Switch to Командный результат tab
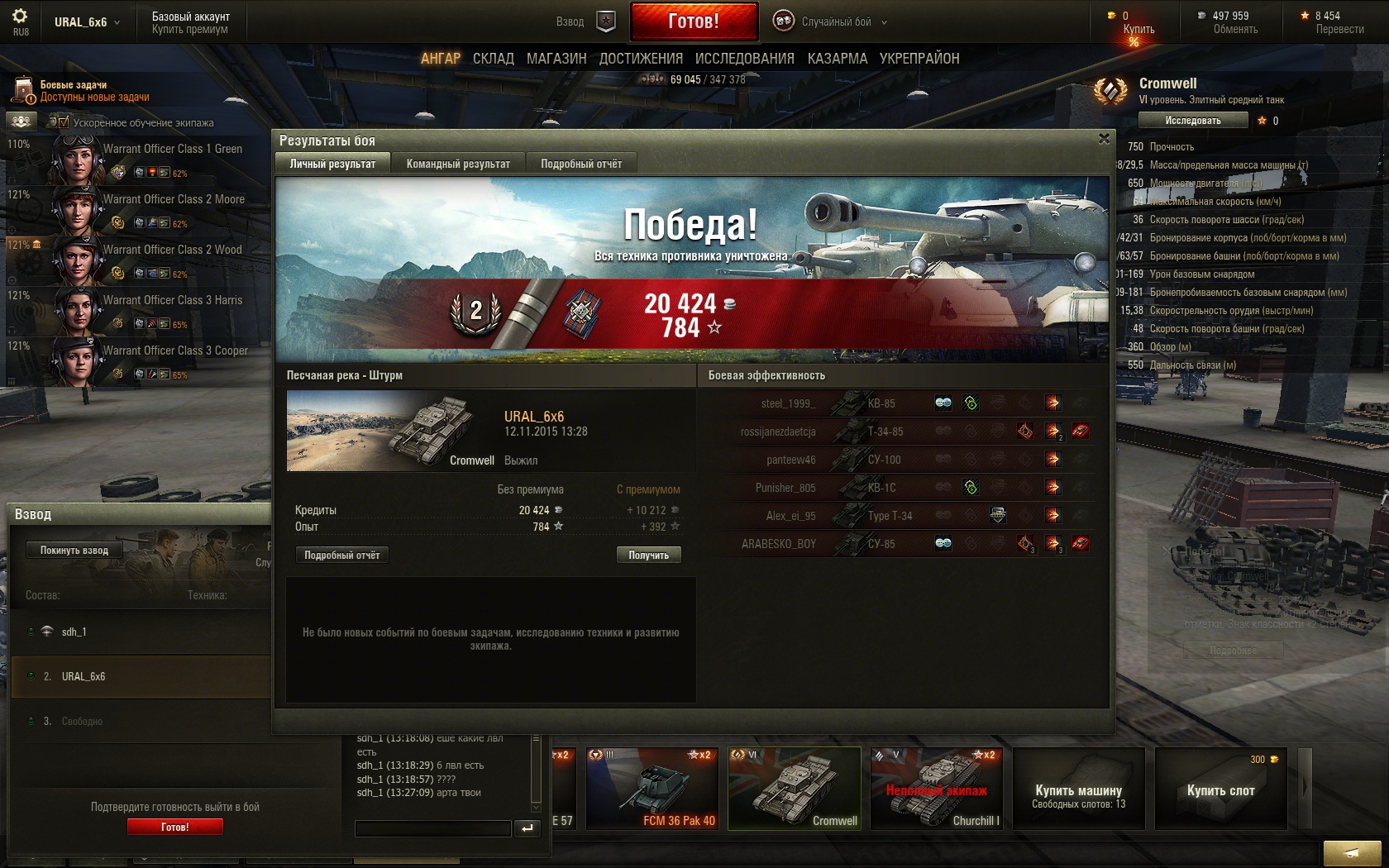 (458, 164)
